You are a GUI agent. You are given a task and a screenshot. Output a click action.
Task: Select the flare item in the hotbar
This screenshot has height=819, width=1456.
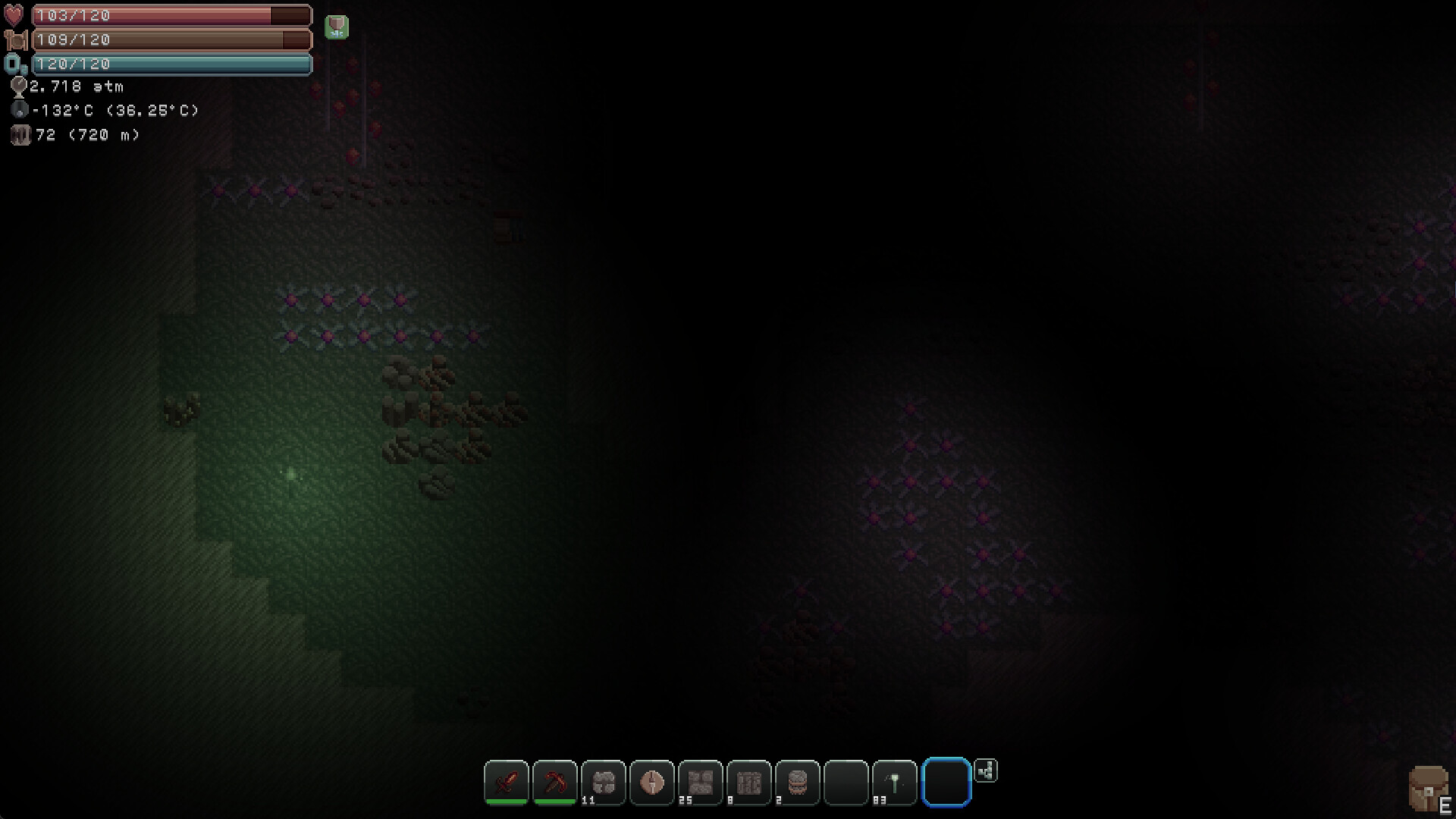[653, 783]
